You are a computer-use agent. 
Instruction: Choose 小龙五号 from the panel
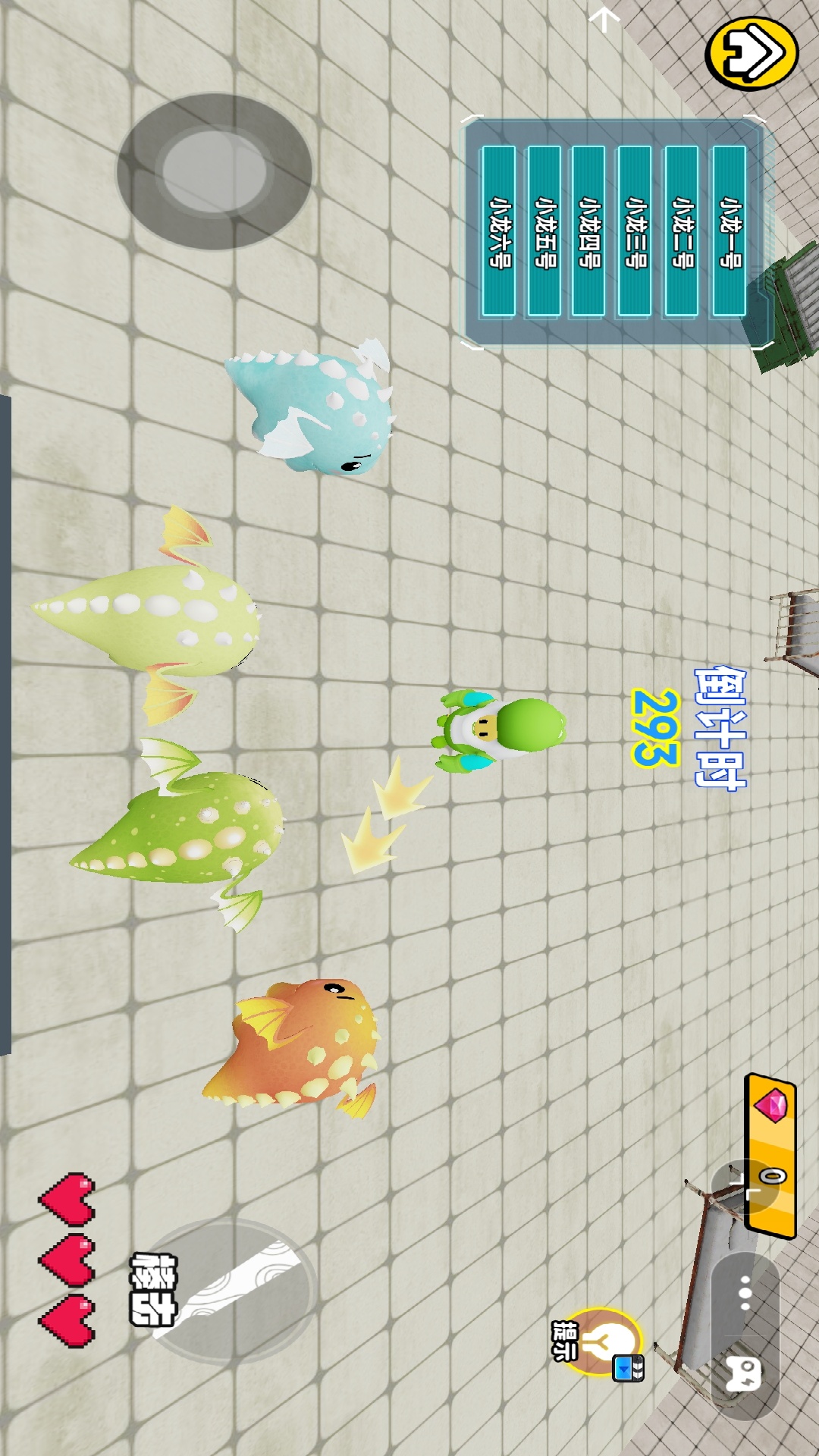click(x=544, y=231)
